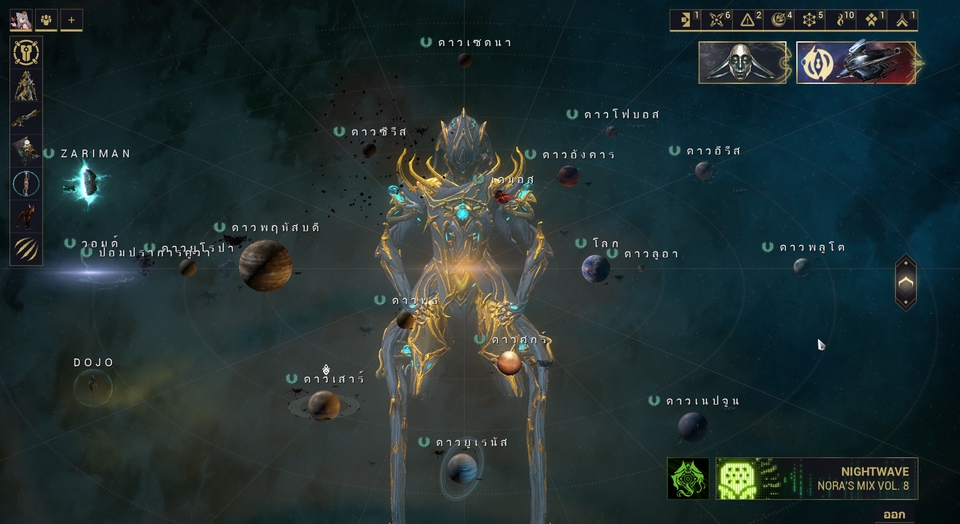Click the ออก exit button
The width and height of the screenshot is (960, 524).
(893, 514)
